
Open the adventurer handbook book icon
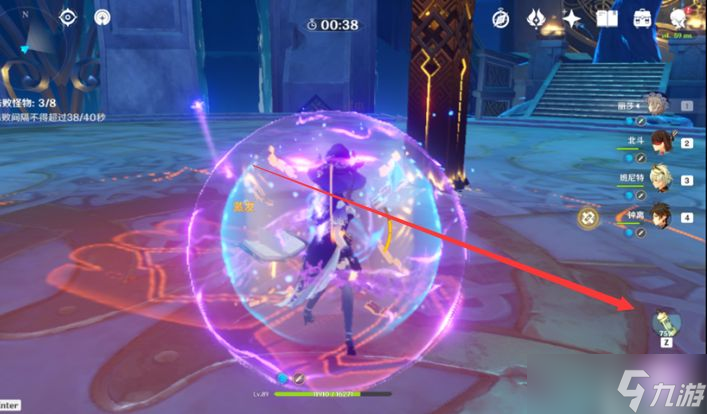606,18
